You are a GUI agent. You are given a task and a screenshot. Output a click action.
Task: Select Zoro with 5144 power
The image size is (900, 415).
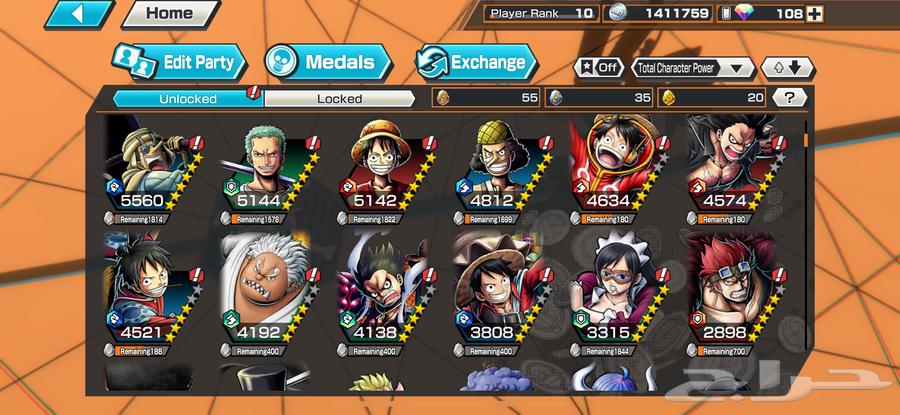pos(267,167)
